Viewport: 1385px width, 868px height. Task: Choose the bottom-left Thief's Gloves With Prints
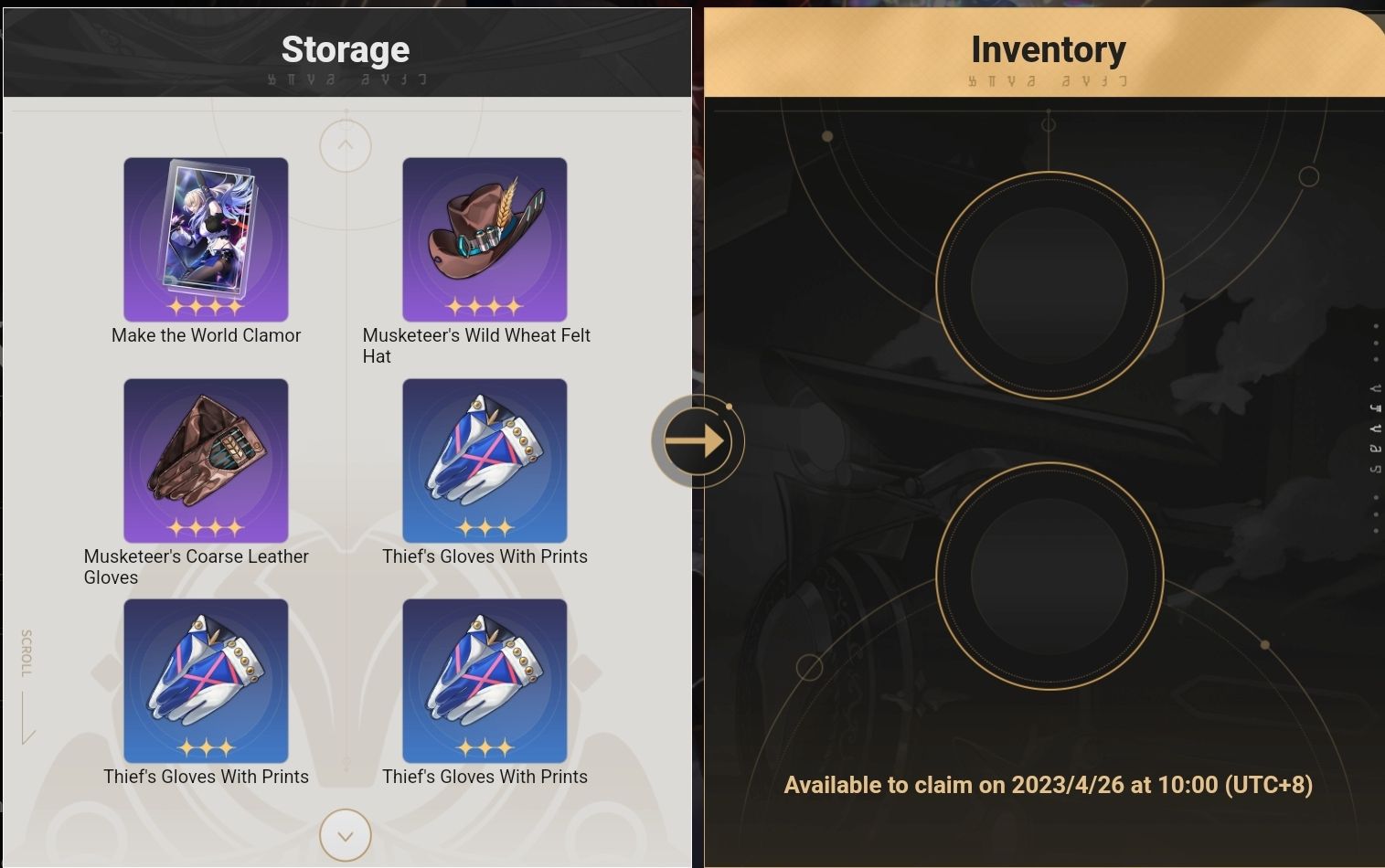(206, 681)
